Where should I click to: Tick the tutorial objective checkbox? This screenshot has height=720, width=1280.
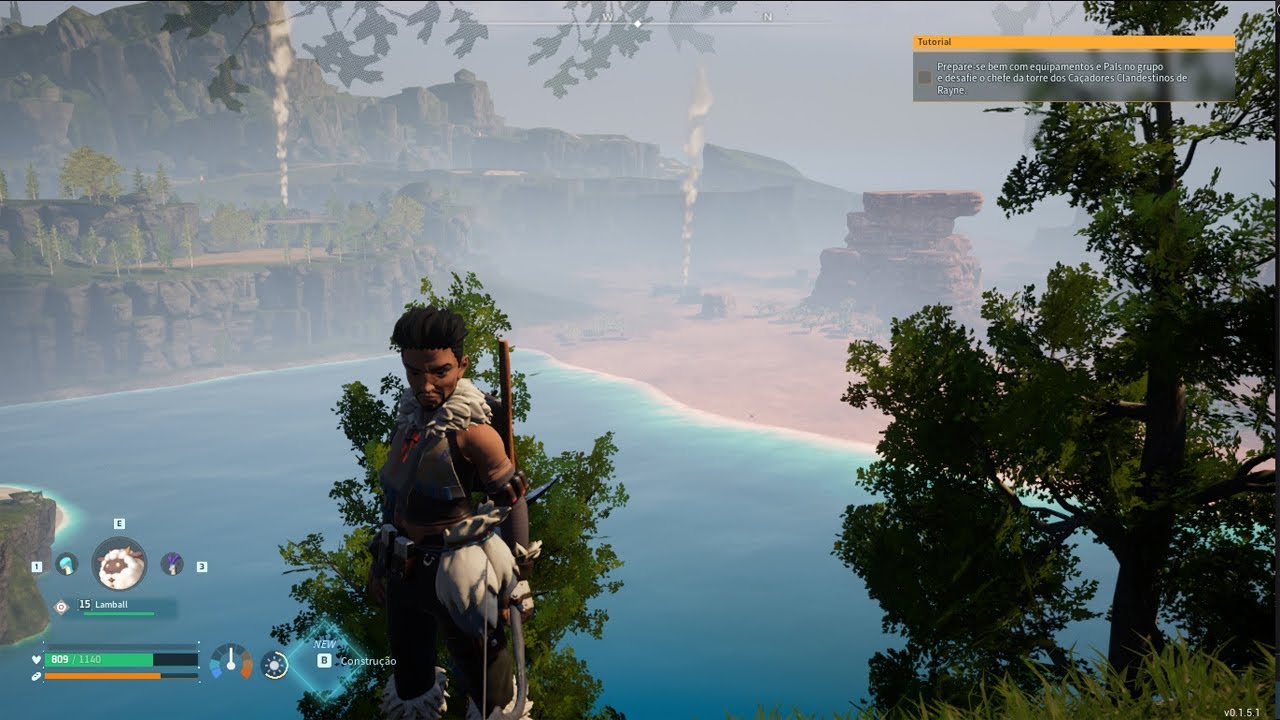click(925, 77)
